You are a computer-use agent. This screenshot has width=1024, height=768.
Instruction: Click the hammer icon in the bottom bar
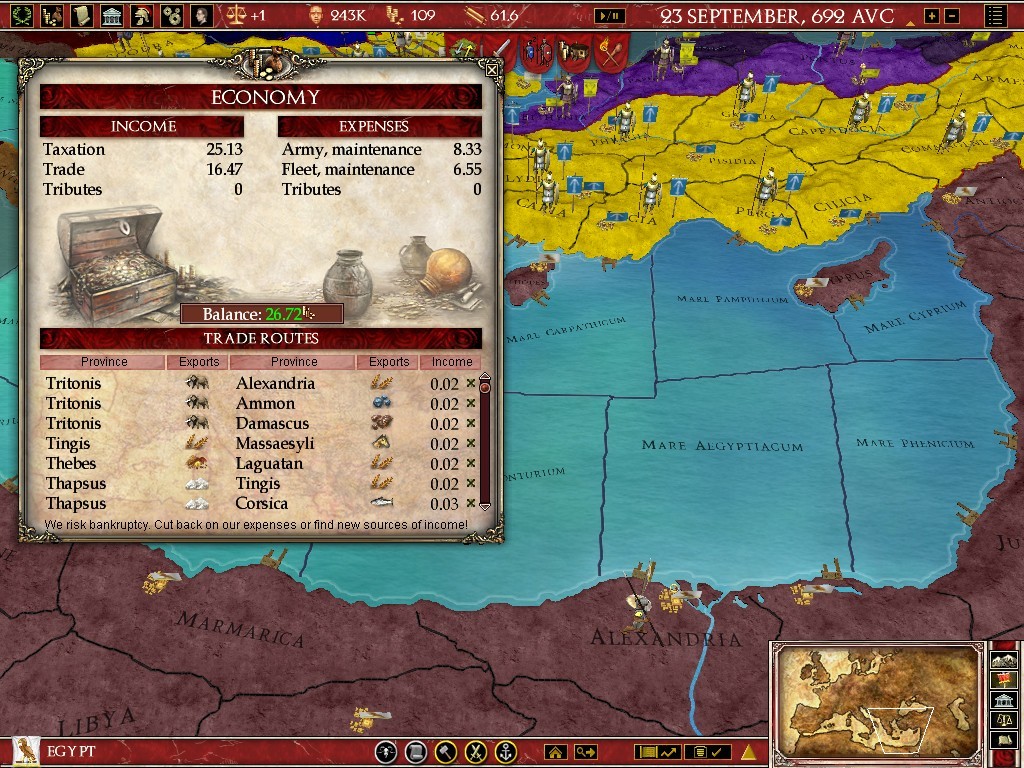point(446,752)
